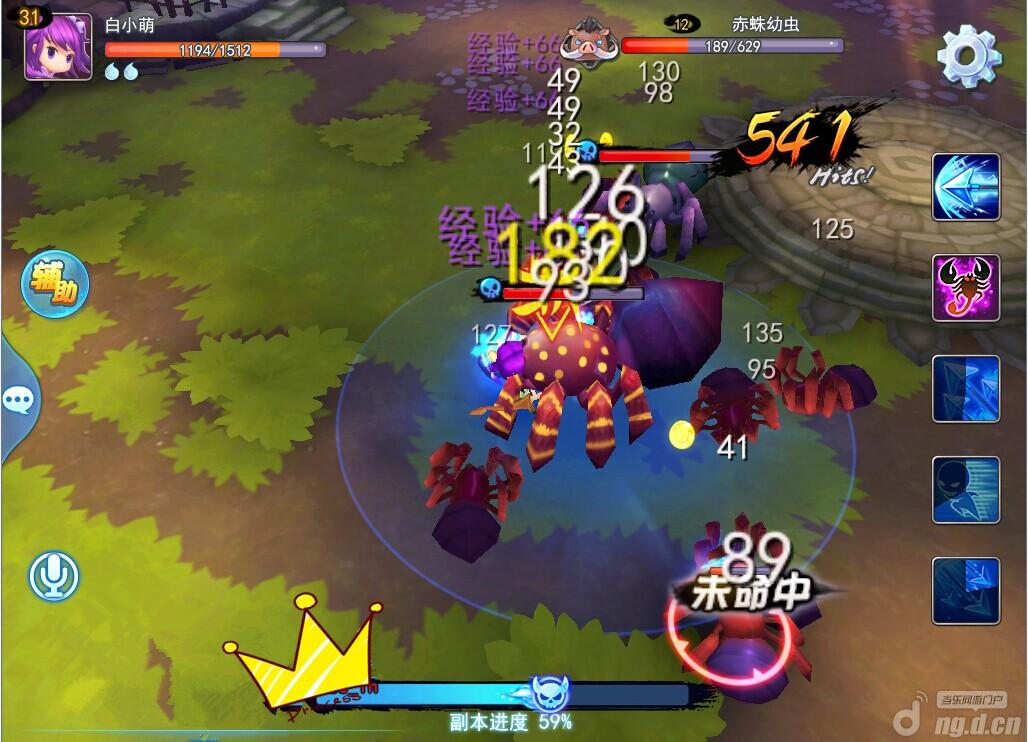Use the dashing silhouette figure skill
Image resolution: width=1028 pixels, height=742 pixels.
[966, 490]
